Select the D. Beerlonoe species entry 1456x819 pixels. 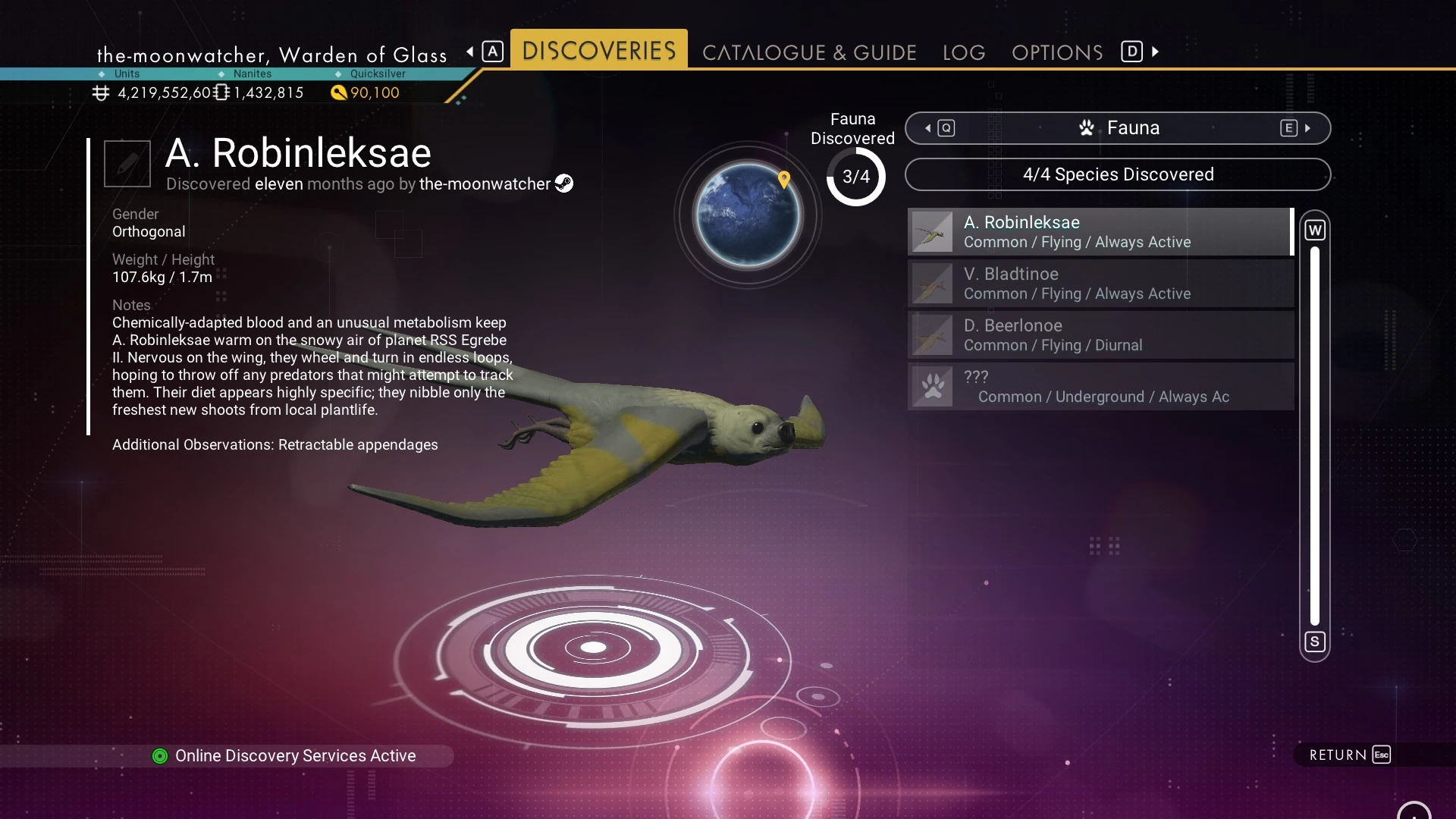point(1100,335)
